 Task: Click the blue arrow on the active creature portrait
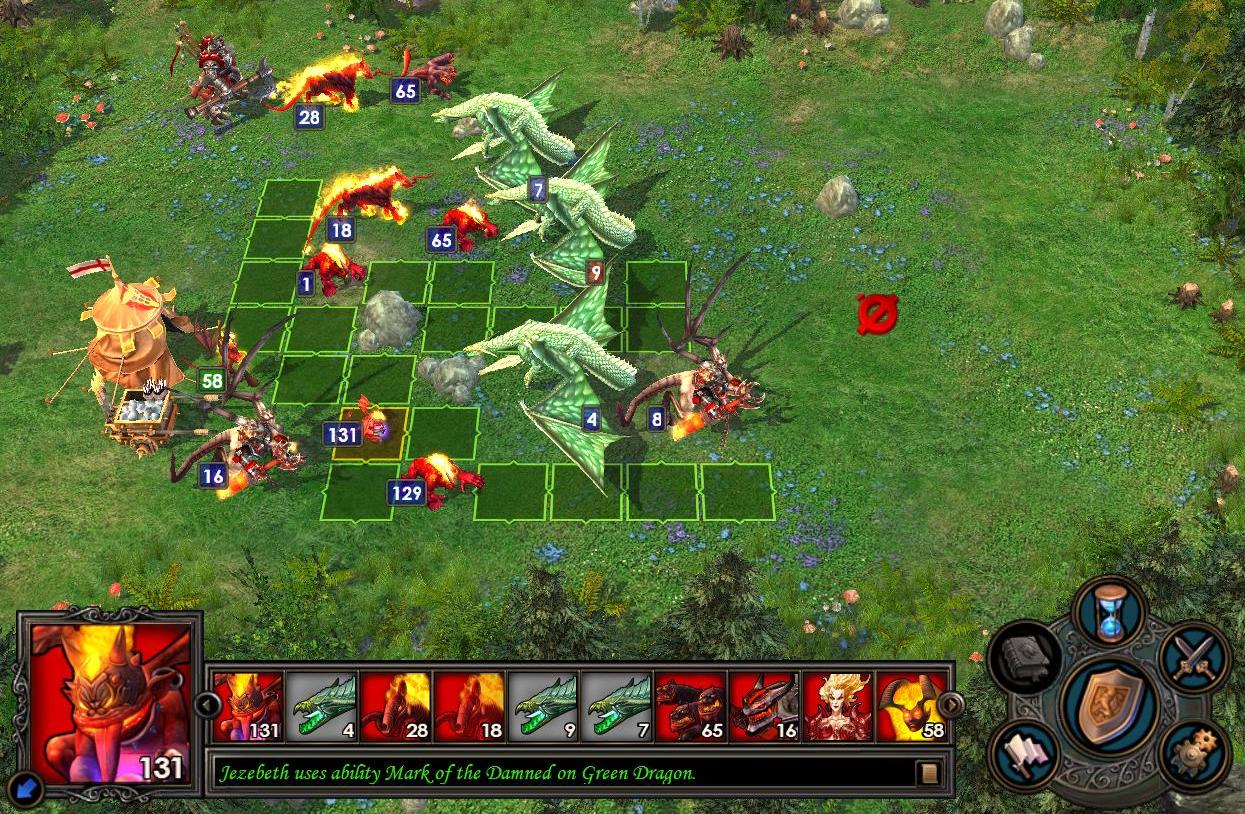pos(28,790)
